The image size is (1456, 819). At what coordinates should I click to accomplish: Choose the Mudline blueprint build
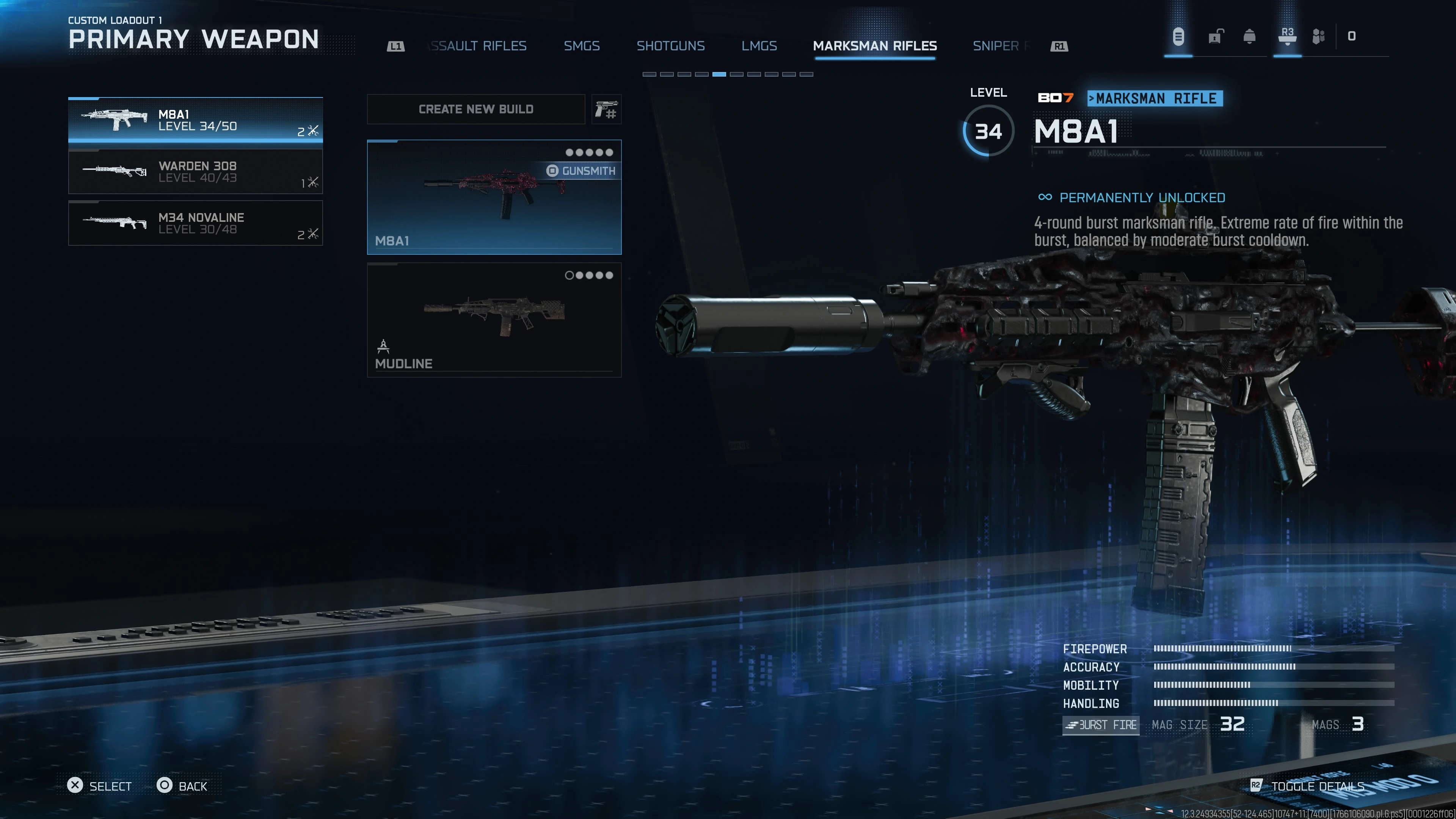coord(493,319)
